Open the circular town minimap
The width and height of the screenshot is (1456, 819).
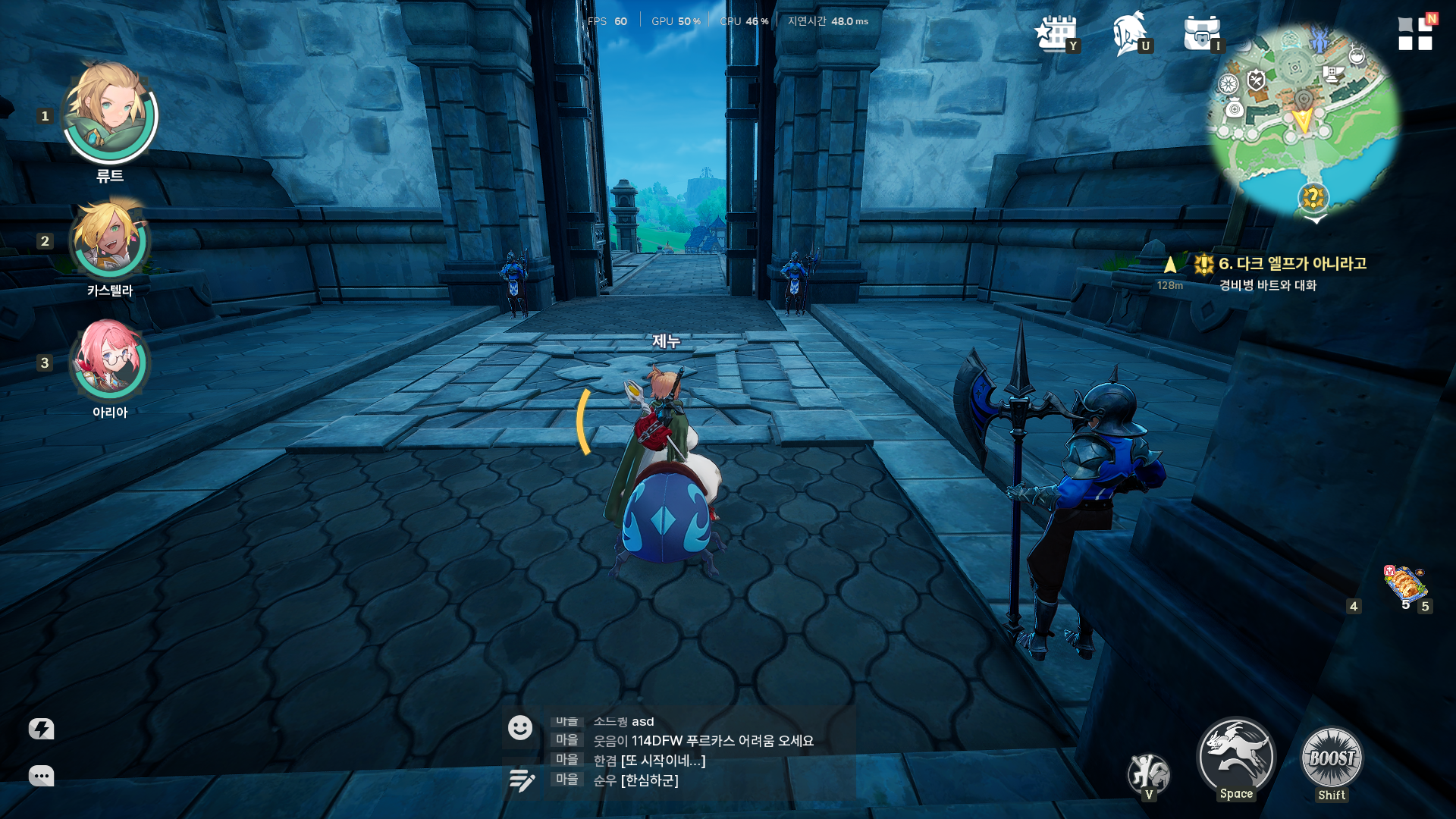(1303, 121)
